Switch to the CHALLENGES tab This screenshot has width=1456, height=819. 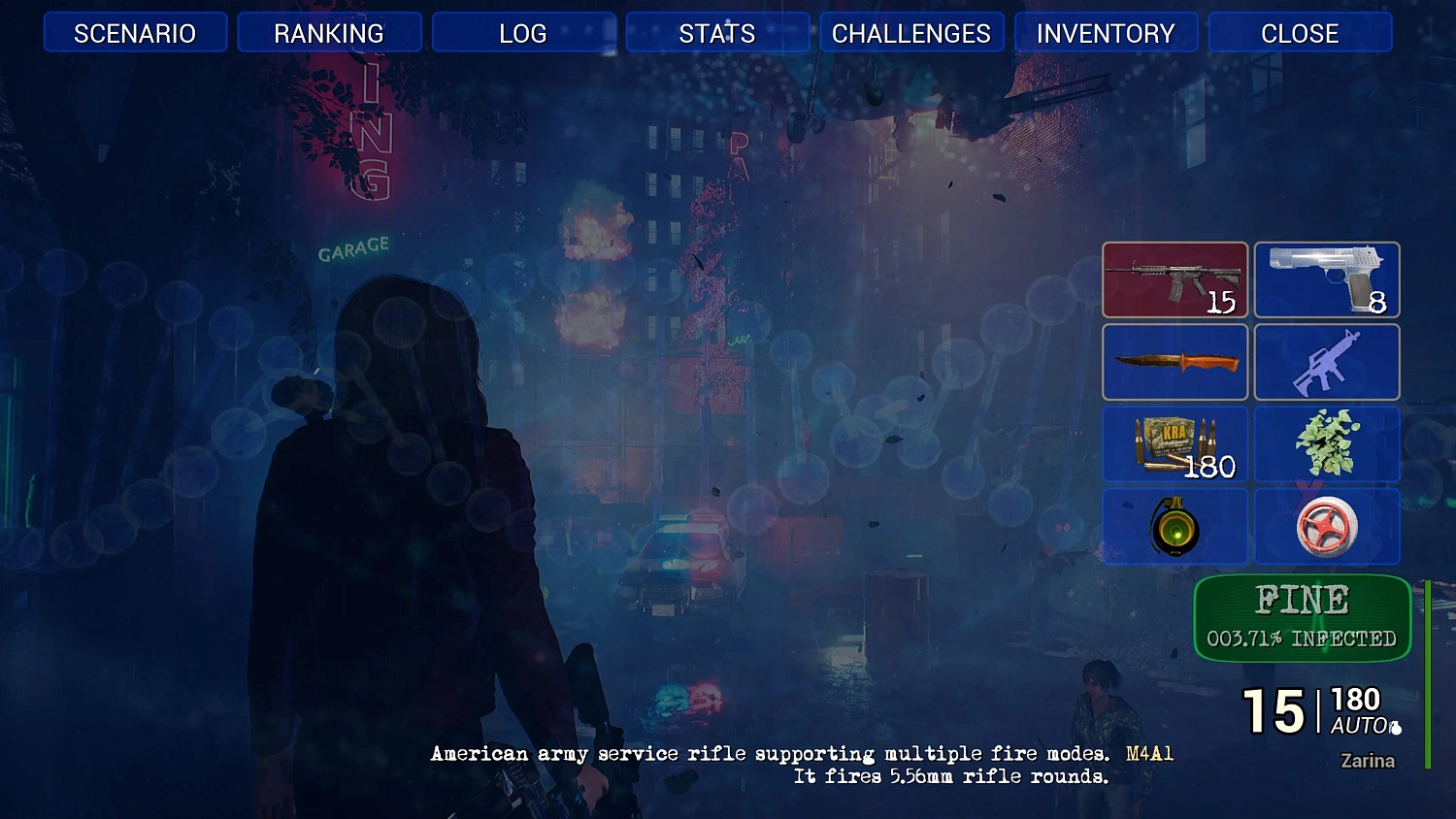911,32
